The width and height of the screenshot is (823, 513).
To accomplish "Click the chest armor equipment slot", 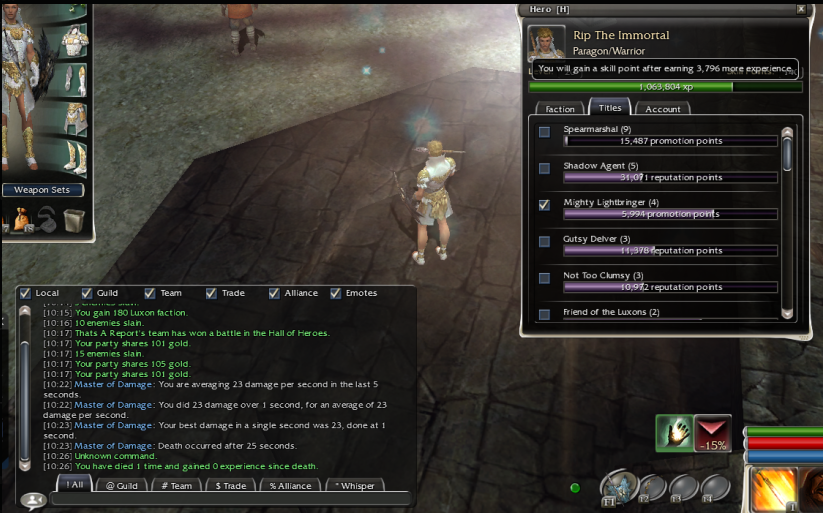I will tap(74, 40).
